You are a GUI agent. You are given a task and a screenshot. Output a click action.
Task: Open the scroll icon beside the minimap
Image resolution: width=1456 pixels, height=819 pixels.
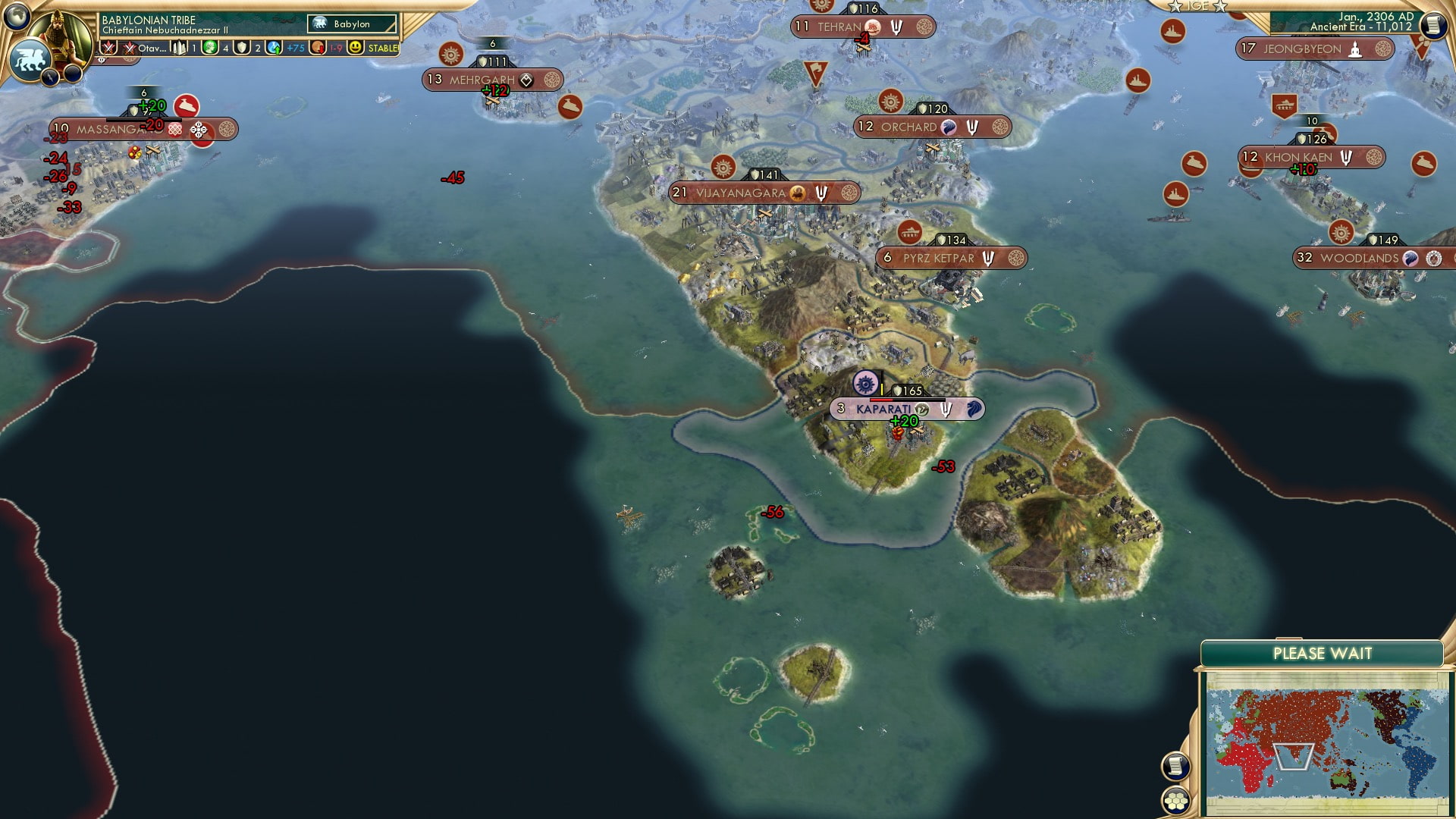[x=1175, y=766]
